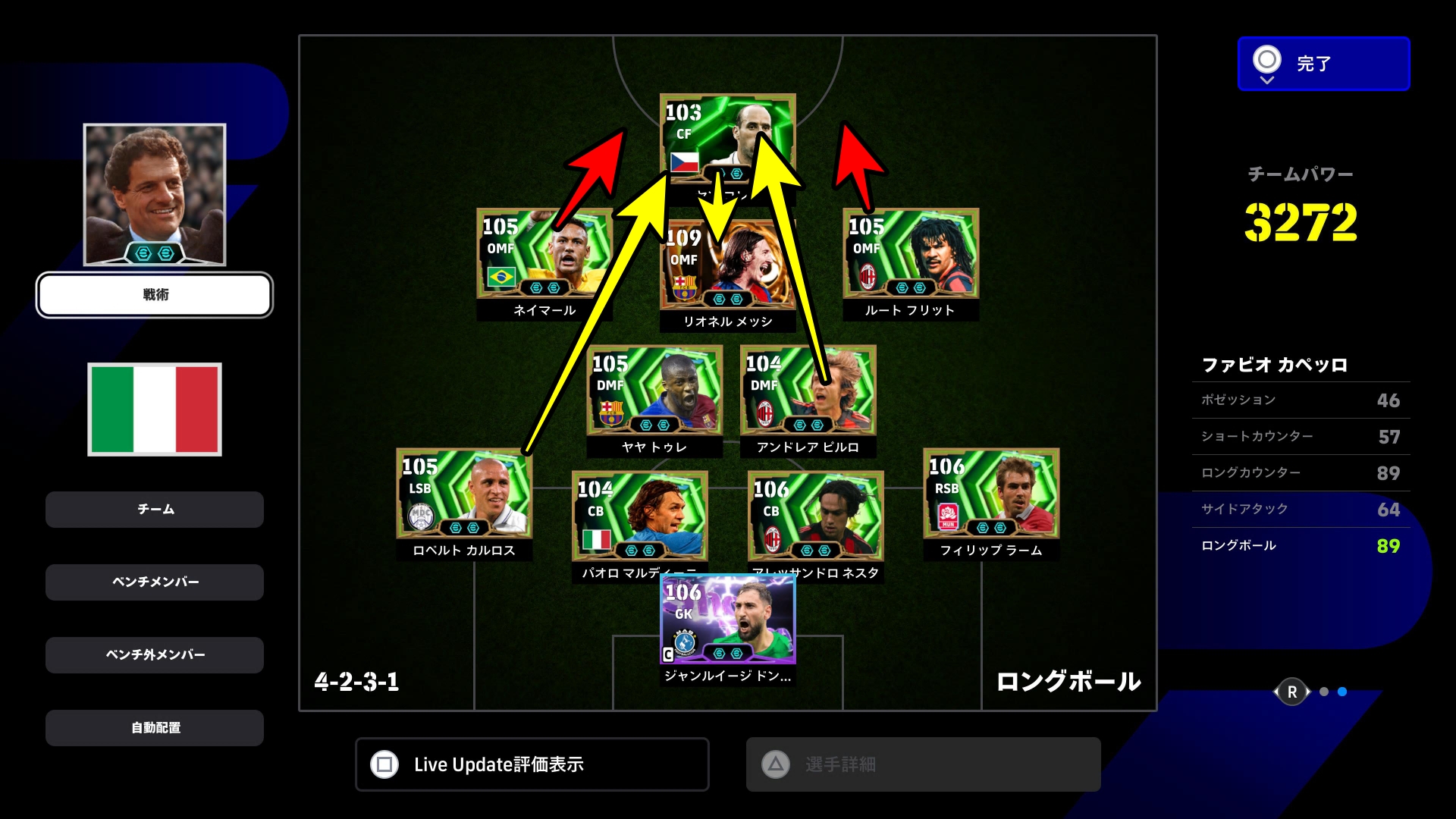Select the チーム menu entry

point(155,510)
